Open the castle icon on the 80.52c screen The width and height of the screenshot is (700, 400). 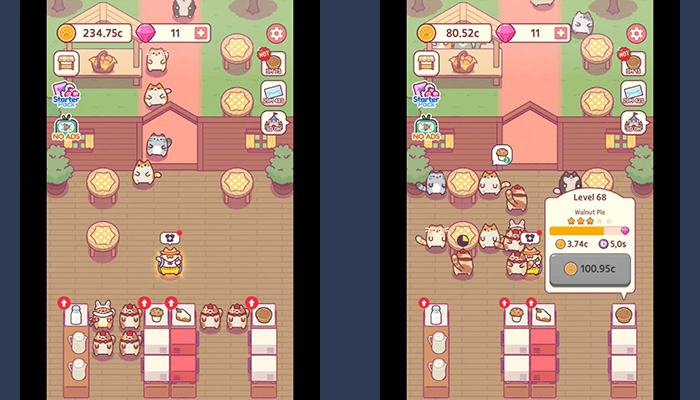[632, 121]
